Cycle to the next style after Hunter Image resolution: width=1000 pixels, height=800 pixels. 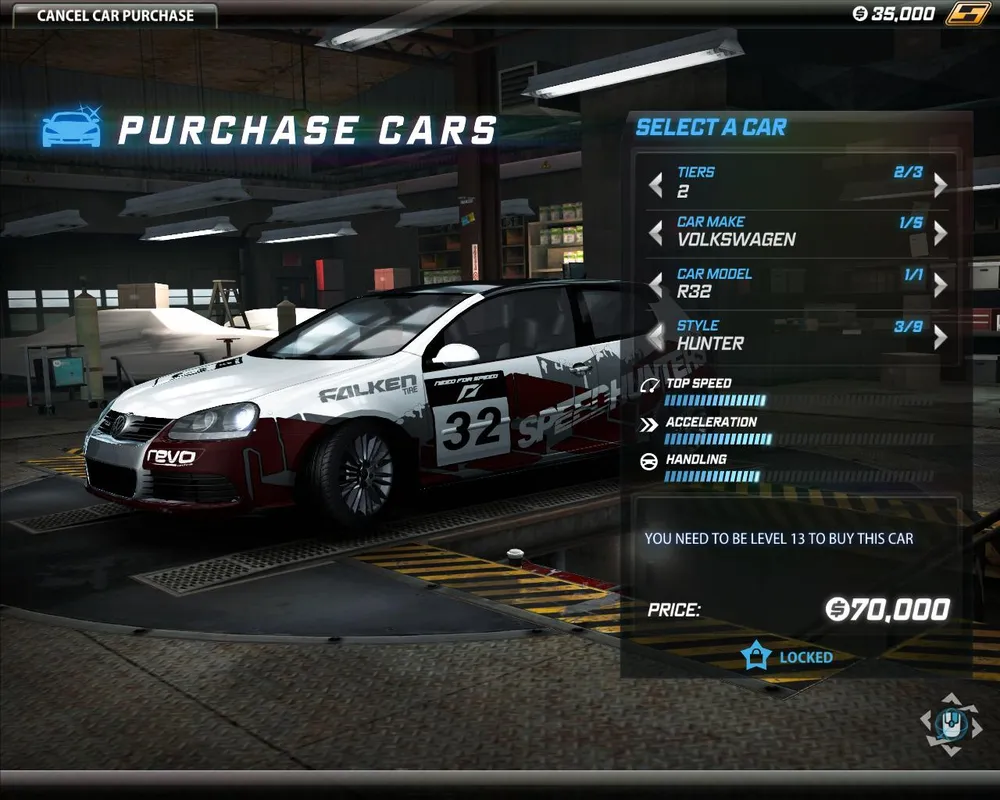coord(940,337)
